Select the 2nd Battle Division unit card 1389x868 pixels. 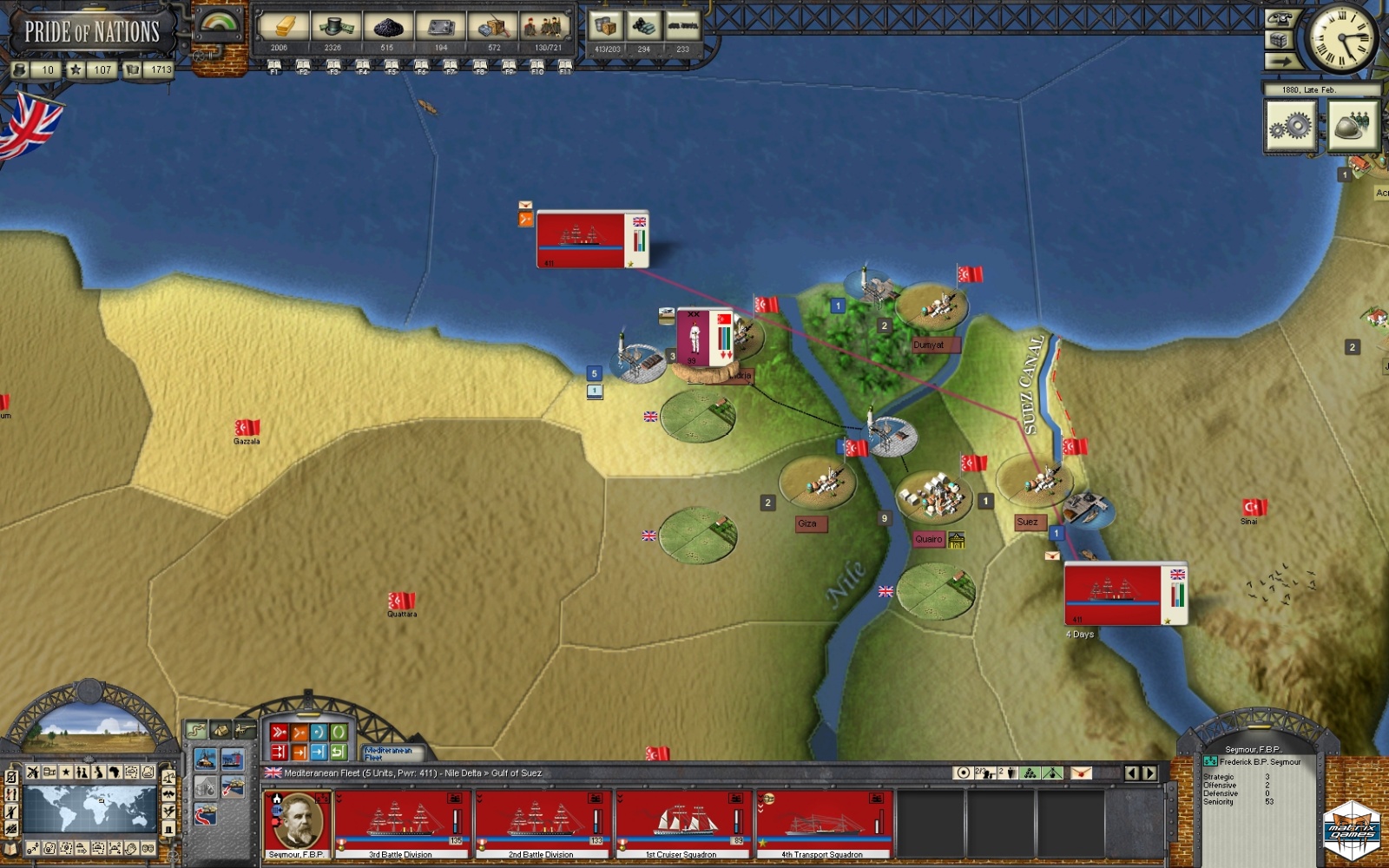click(541, 823)
